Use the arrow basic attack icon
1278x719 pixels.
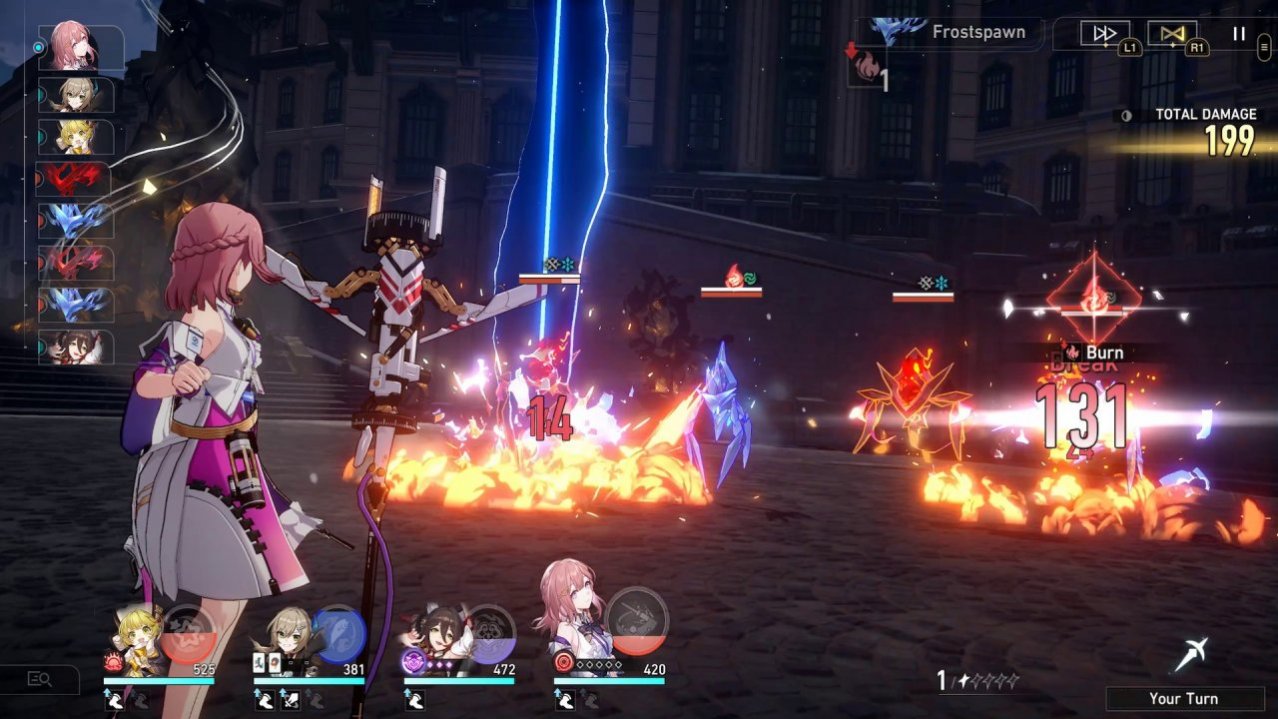tap(1190, 655)
